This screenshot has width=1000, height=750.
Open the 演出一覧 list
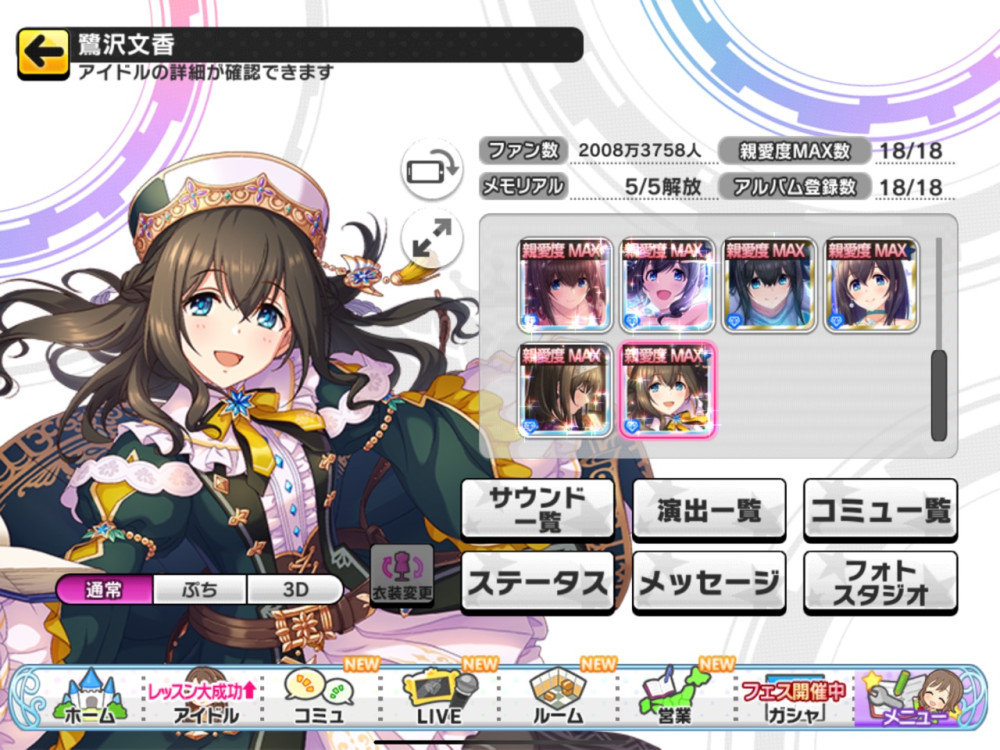(x=709, y=509)
